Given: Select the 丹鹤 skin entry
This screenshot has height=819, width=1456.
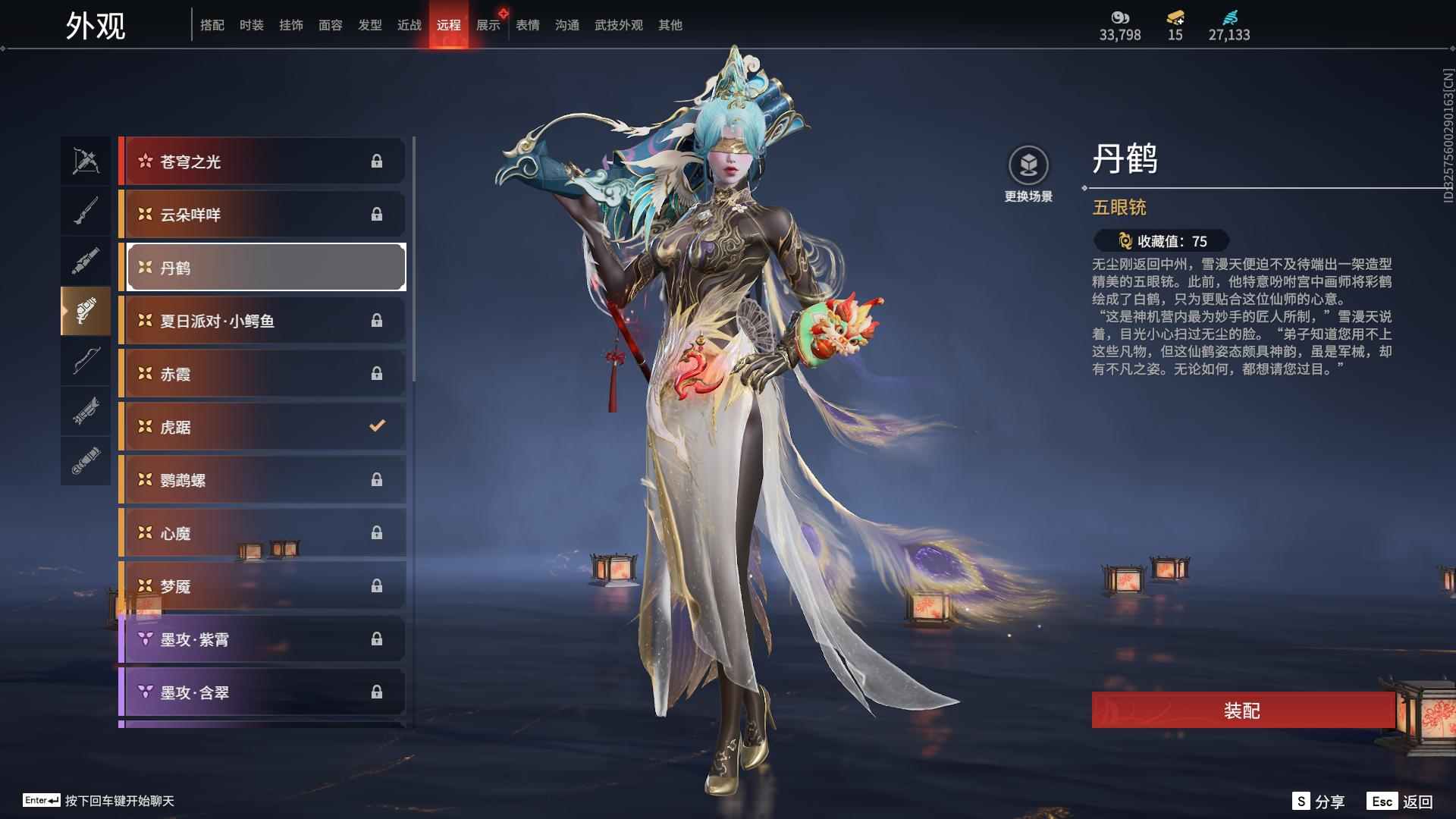Looking at the screenshot, I should click(265, 267).
